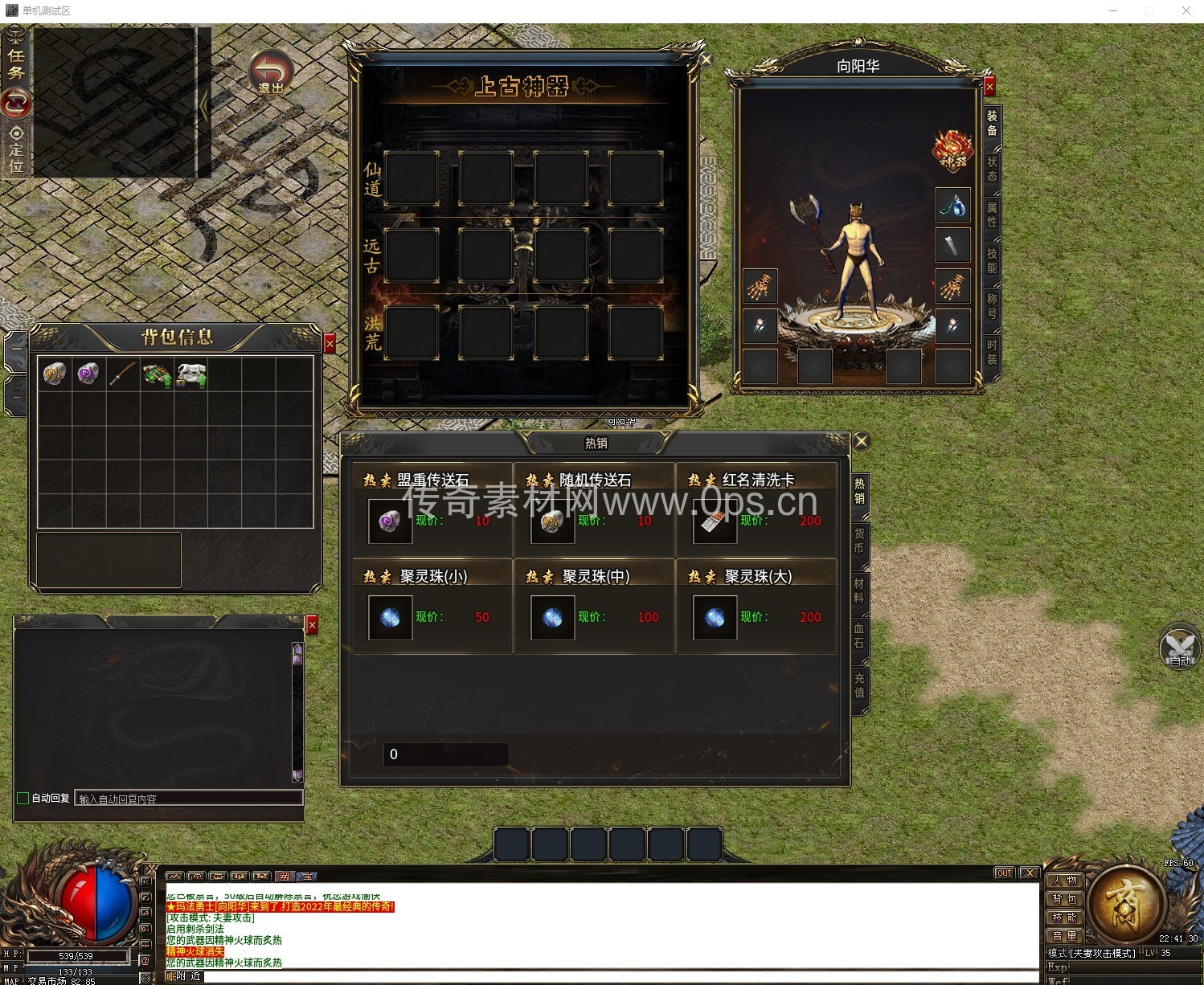Screen dimensions: 1204x985
Task: Close the game window
Action: [1186, 10]
